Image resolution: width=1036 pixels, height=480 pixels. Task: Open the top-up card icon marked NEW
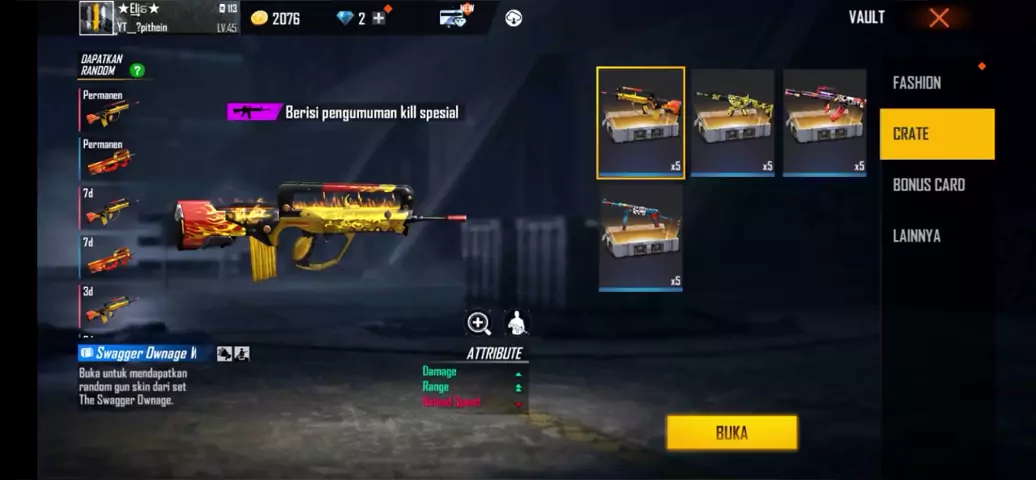click(454, 17)
